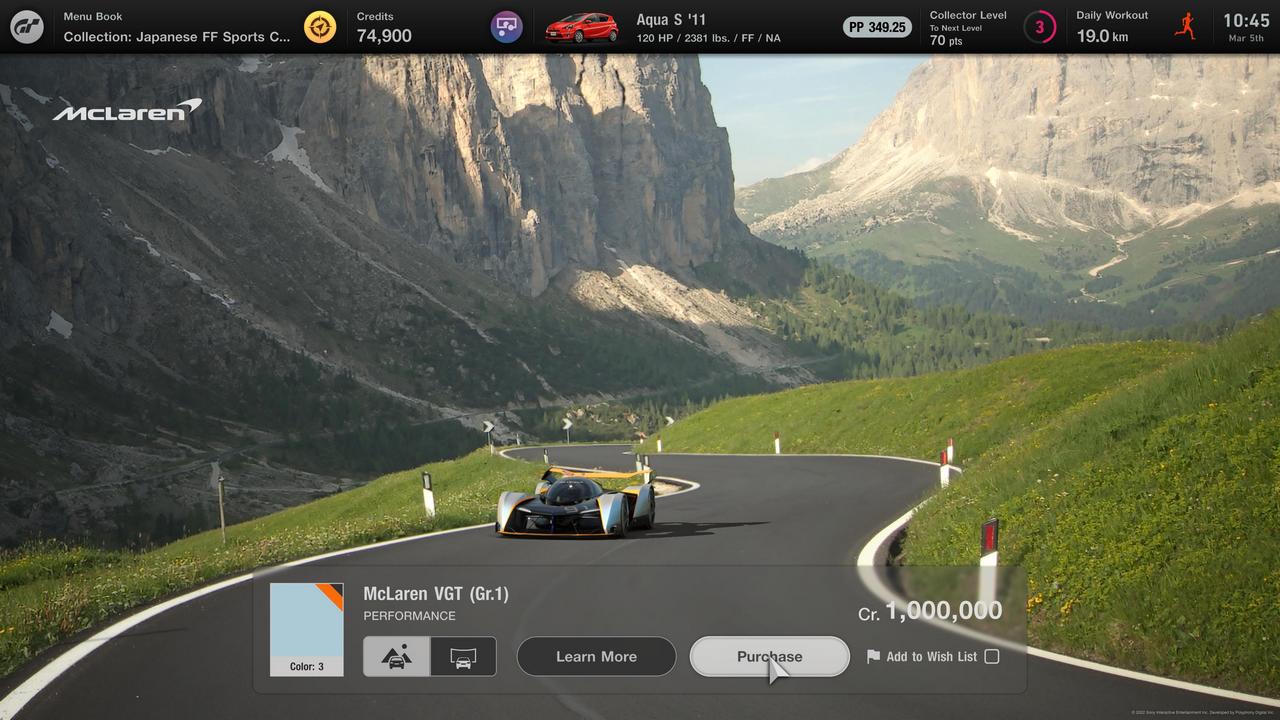Image resolution: width=1280 pixels, height=720 pixels.
Task: Open the Learn More car details
Action: 596,657
